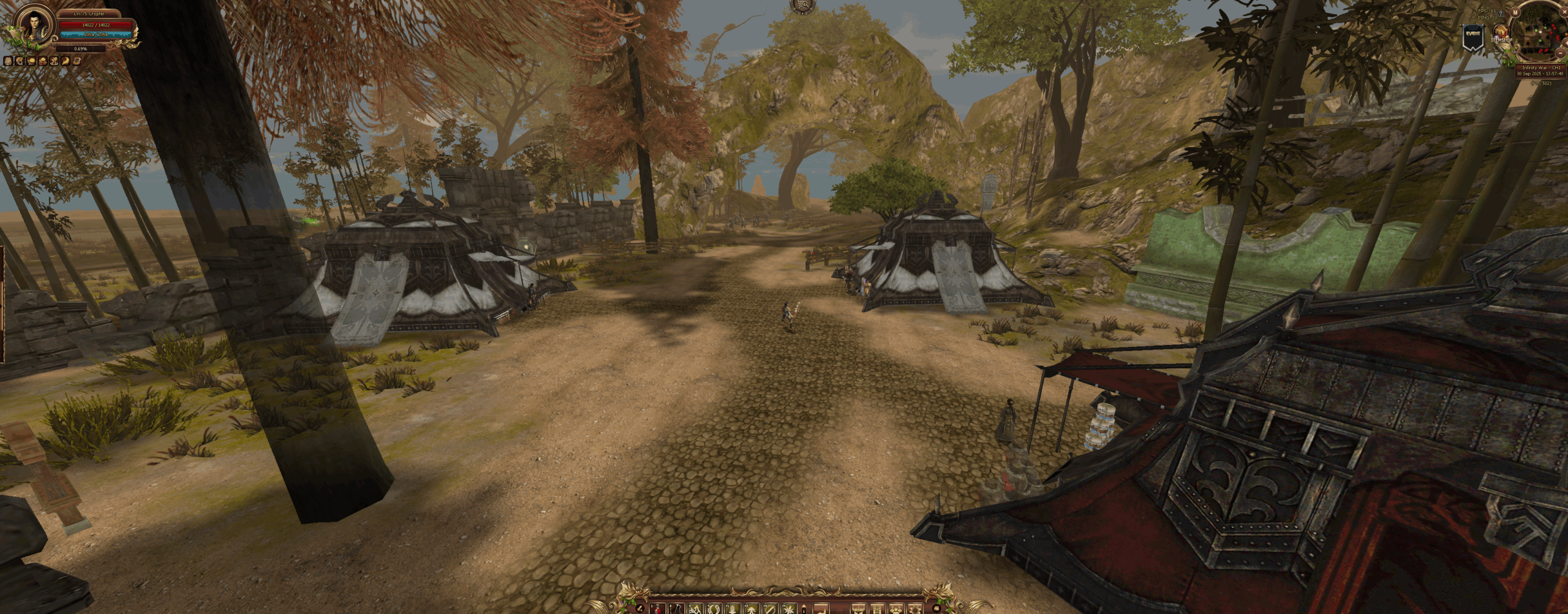Viewport: 1568px width, 614px height.
Task: Activate the F1 skill in the hotbar
Action: [x=733, y=610]
